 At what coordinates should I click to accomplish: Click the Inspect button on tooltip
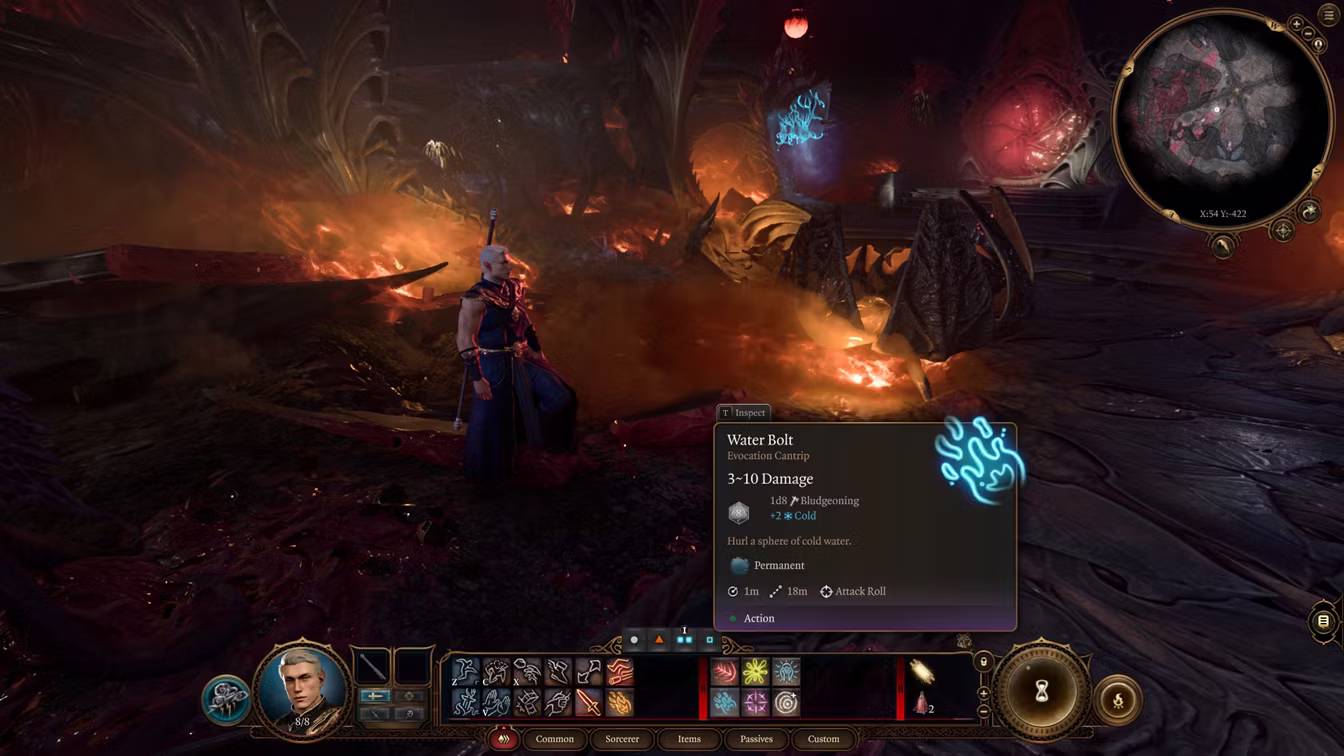click(x=743, y=412)
